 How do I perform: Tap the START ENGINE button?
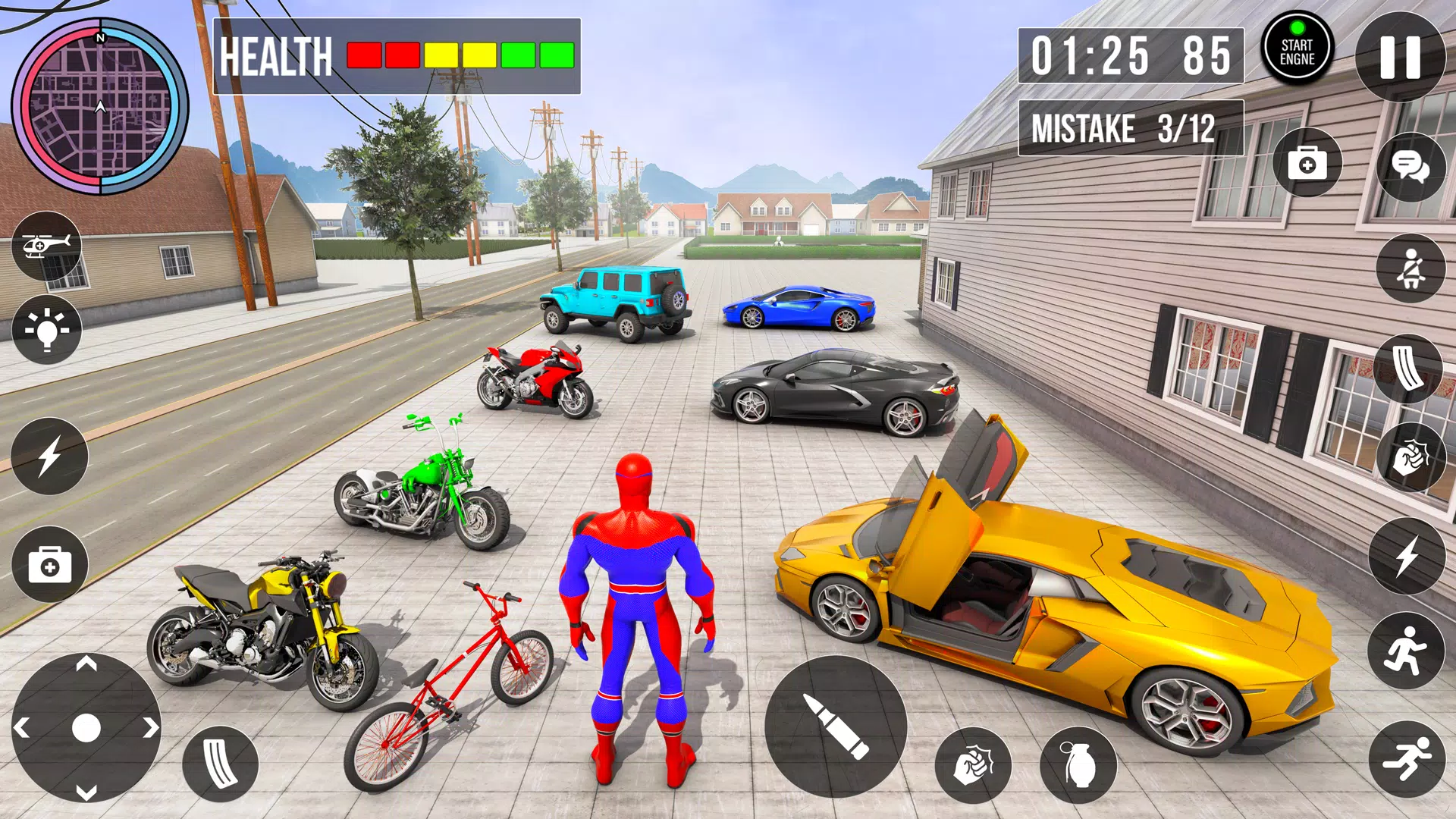[x=1297, y=50]
